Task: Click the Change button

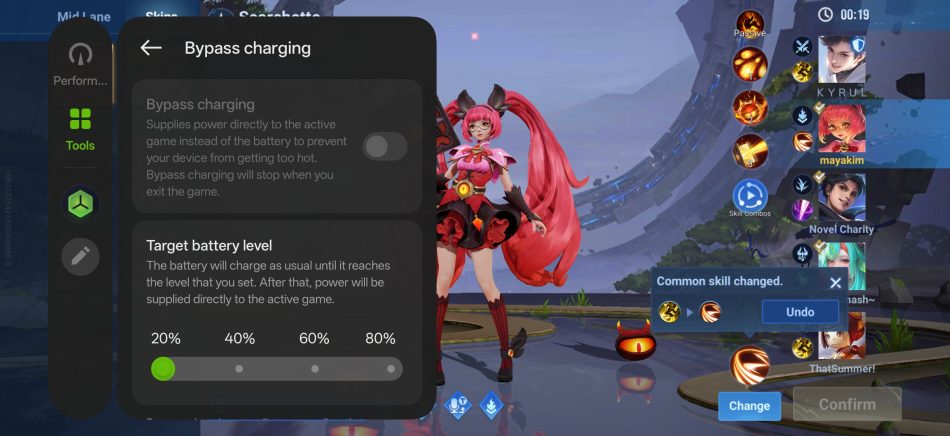Action: click(x=749, y=405)
